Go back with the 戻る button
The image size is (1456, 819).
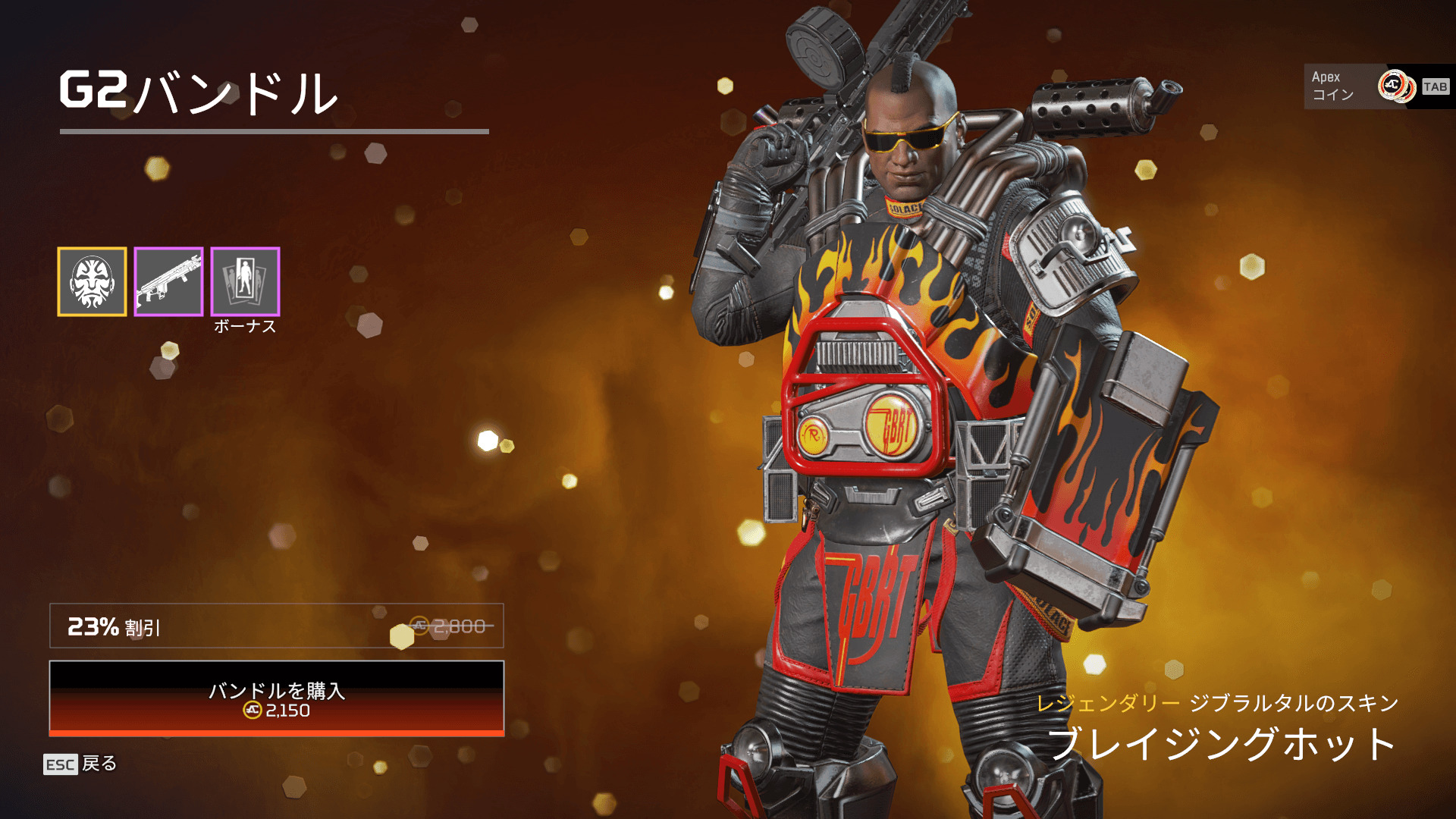tap(80, 764)
